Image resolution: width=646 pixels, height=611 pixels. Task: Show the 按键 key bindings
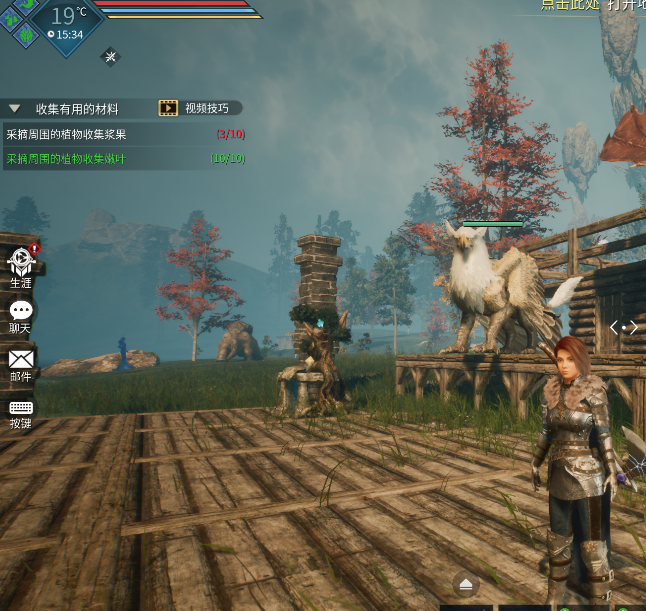tap(21, 411)
